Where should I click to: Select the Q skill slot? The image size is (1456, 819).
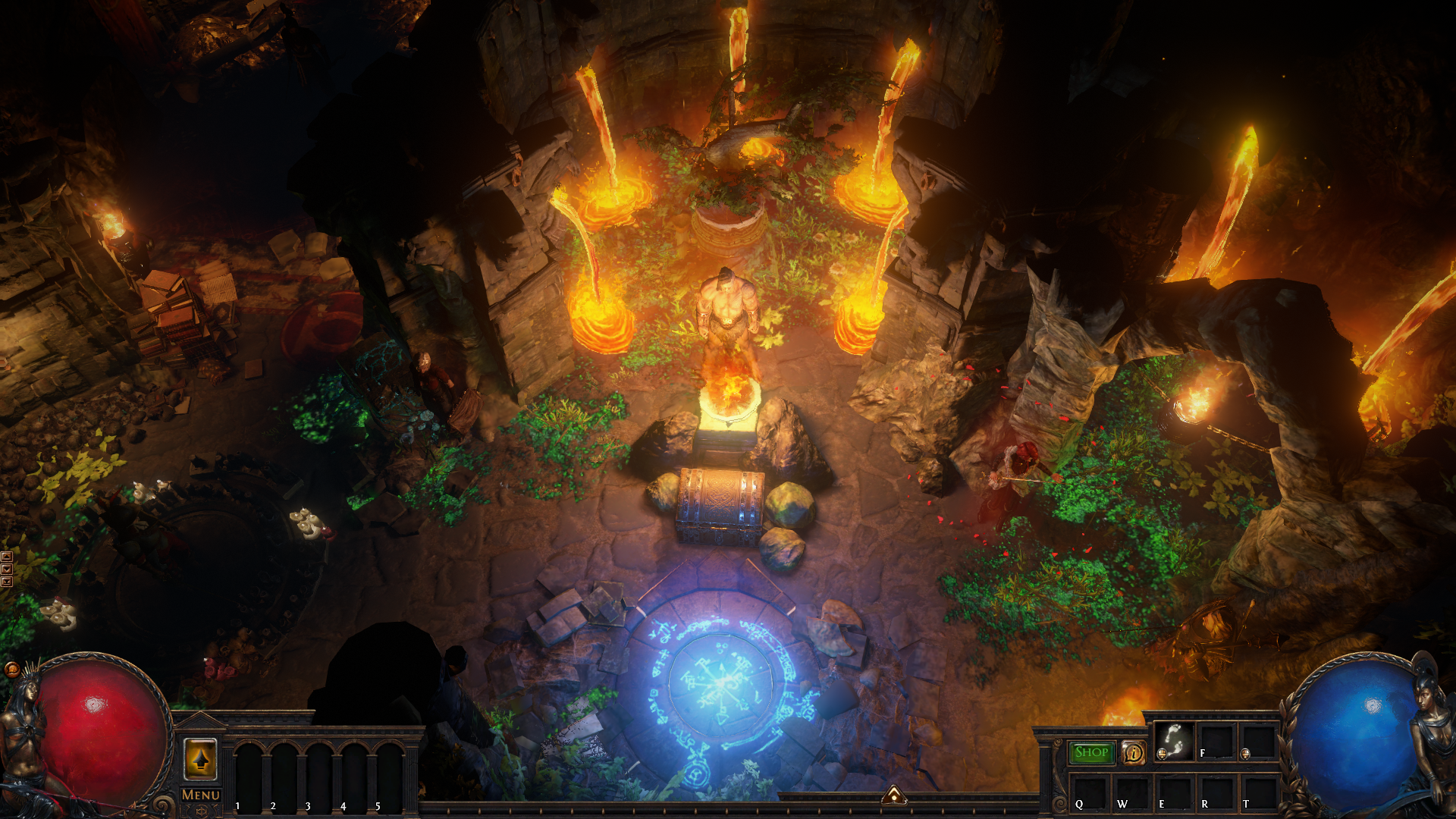pos(1090,793)
